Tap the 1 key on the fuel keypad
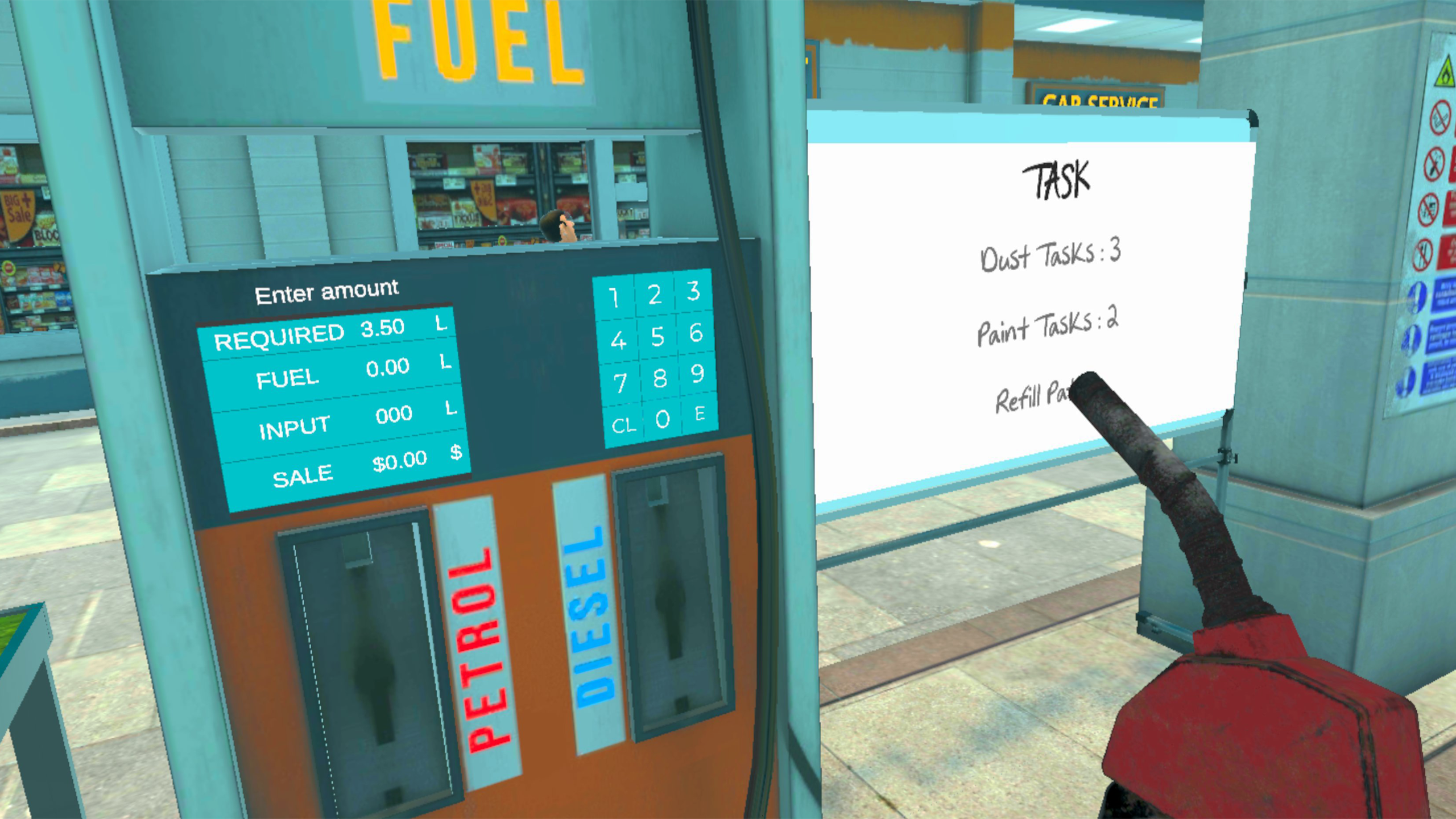 click(614, 297)
